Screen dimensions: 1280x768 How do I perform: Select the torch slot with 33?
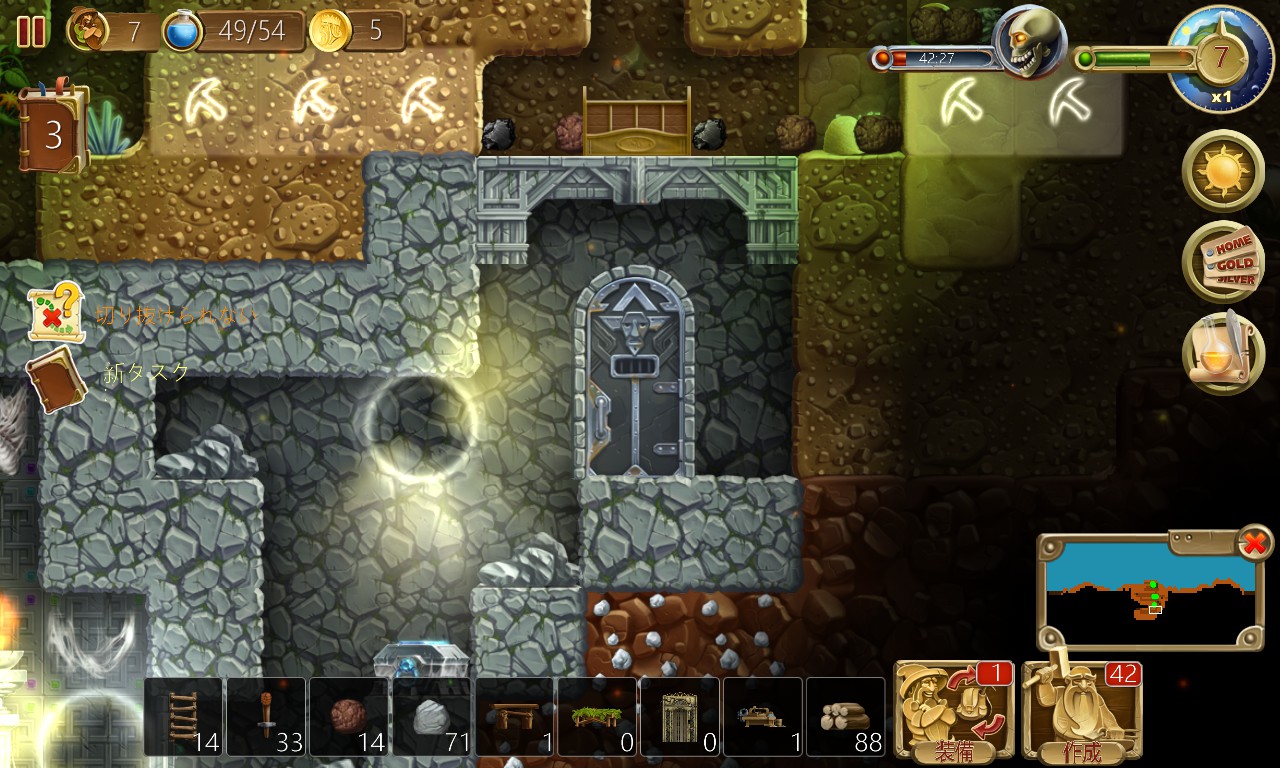tap(267, 716)
